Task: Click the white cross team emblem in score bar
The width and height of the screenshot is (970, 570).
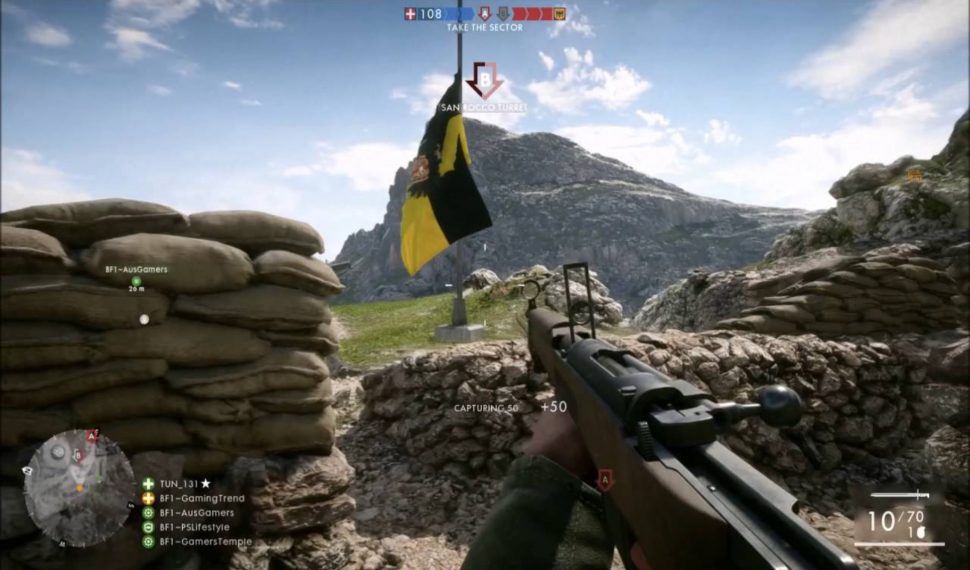Action: click(x=410, y=14)
